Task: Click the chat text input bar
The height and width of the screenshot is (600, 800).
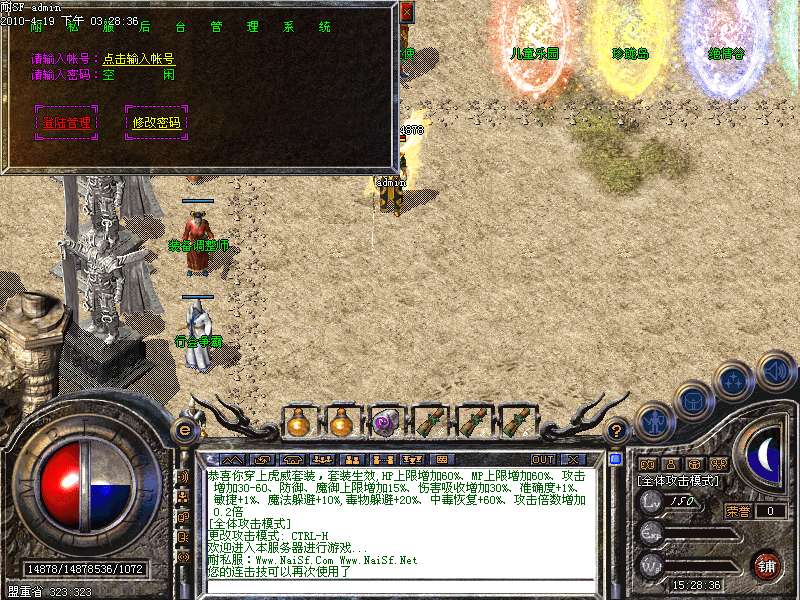Action: pyautogui.click(x=400, y=589)
